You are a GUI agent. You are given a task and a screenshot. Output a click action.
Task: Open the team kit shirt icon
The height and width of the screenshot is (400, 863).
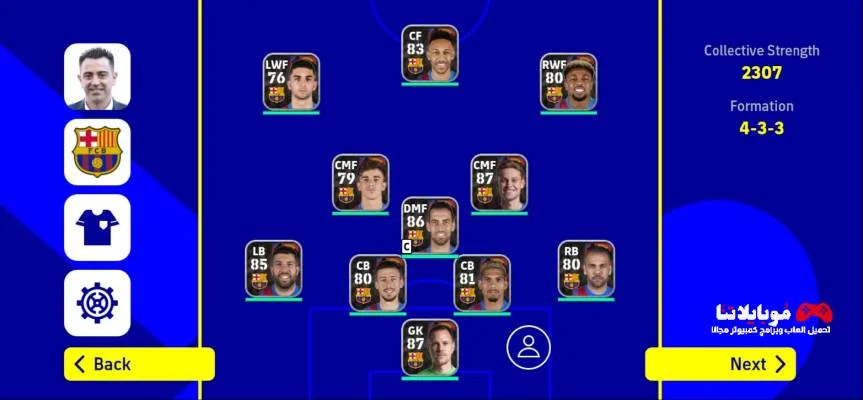point(97,228)
